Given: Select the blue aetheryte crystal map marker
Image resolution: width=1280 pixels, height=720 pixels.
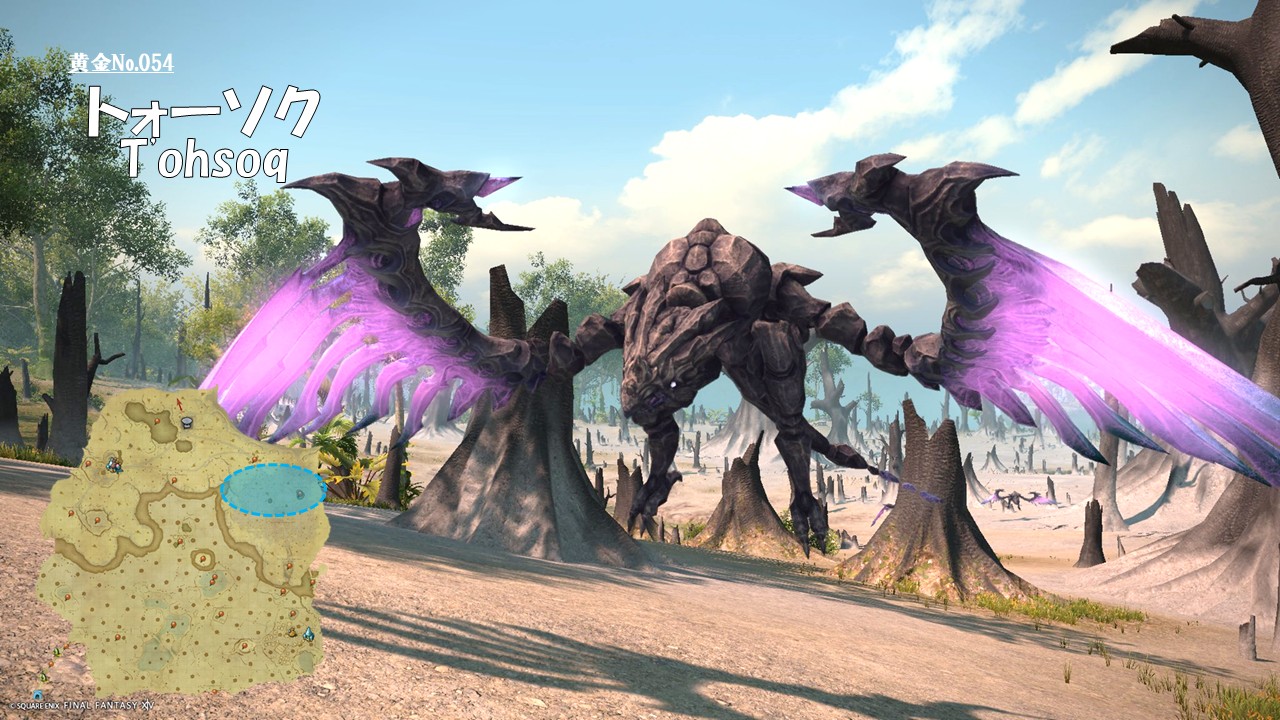Looking at the screenshot, I should coord(308,634).
